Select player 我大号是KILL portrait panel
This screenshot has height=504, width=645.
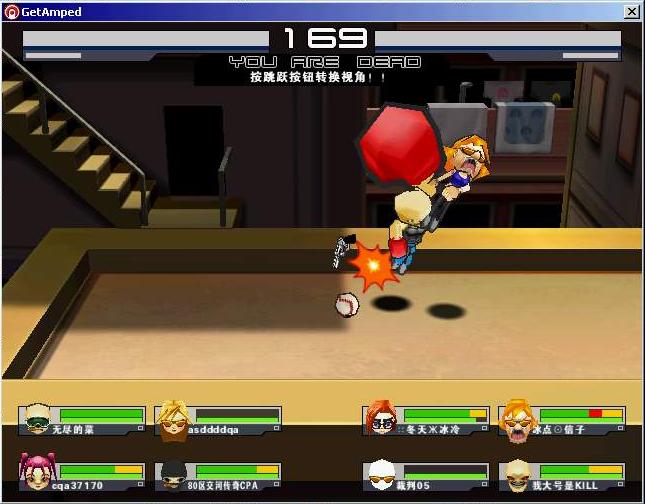pyautogui.click(x=563, y=476)
